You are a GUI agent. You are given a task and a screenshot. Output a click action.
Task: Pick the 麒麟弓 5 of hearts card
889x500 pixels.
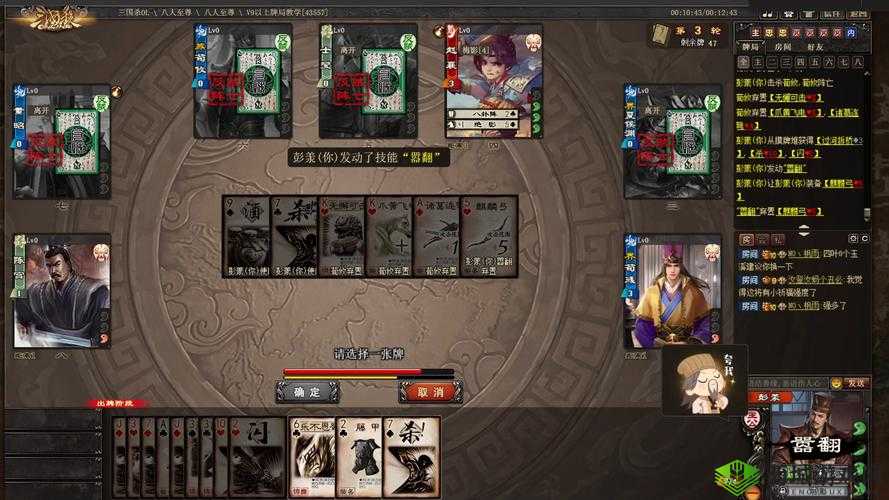tap(491, 235)
